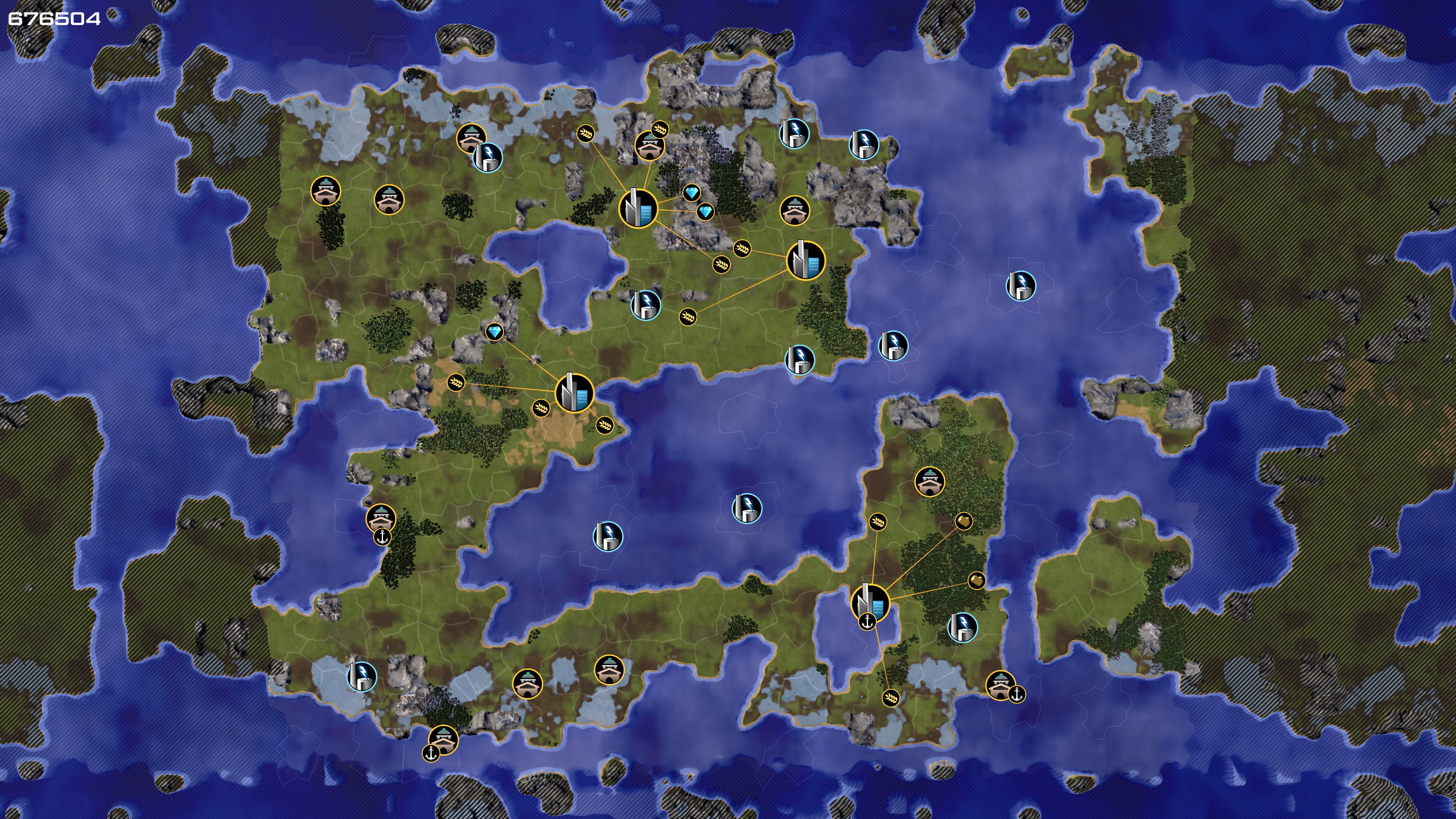Select the city marker with an anchor badge
Screen dimensions: 1456x819
click(x=870, y=602)
